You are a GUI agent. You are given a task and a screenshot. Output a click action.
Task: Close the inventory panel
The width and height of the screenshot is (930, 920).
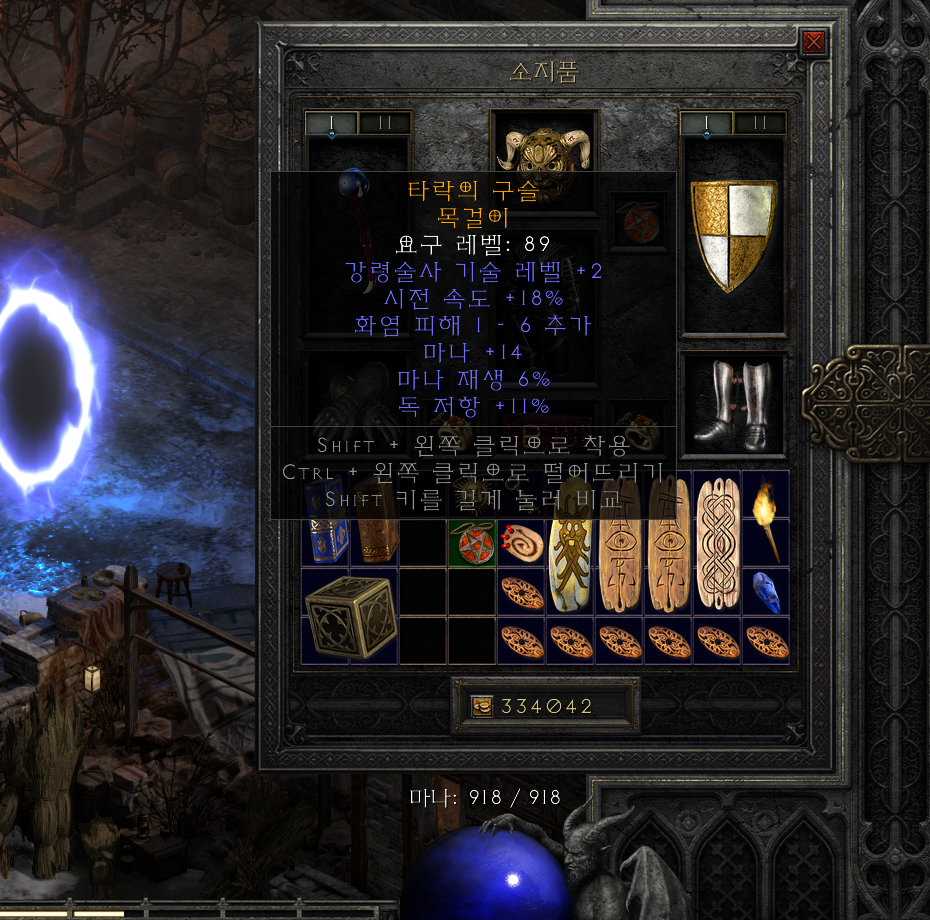coord(814,42)
